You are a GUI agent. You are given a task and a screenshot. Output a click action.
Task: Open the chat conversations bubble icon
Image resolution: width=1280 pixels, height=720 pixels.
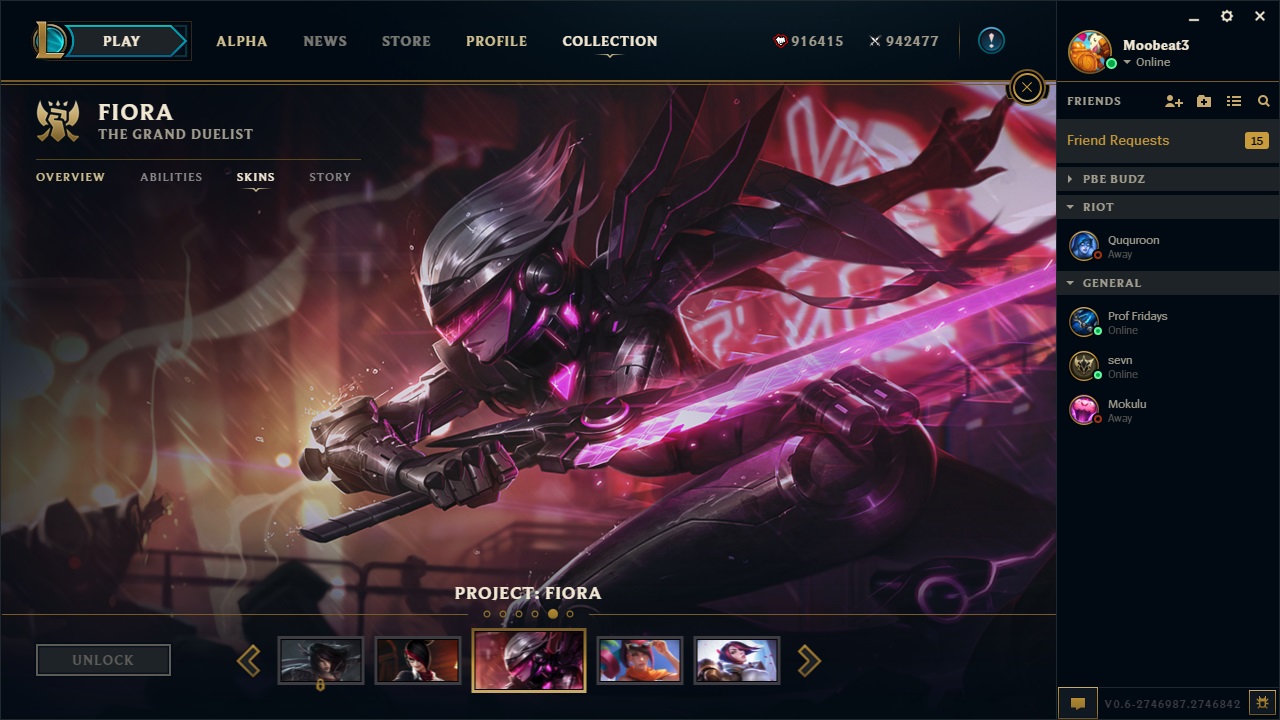click(1077, 703)
